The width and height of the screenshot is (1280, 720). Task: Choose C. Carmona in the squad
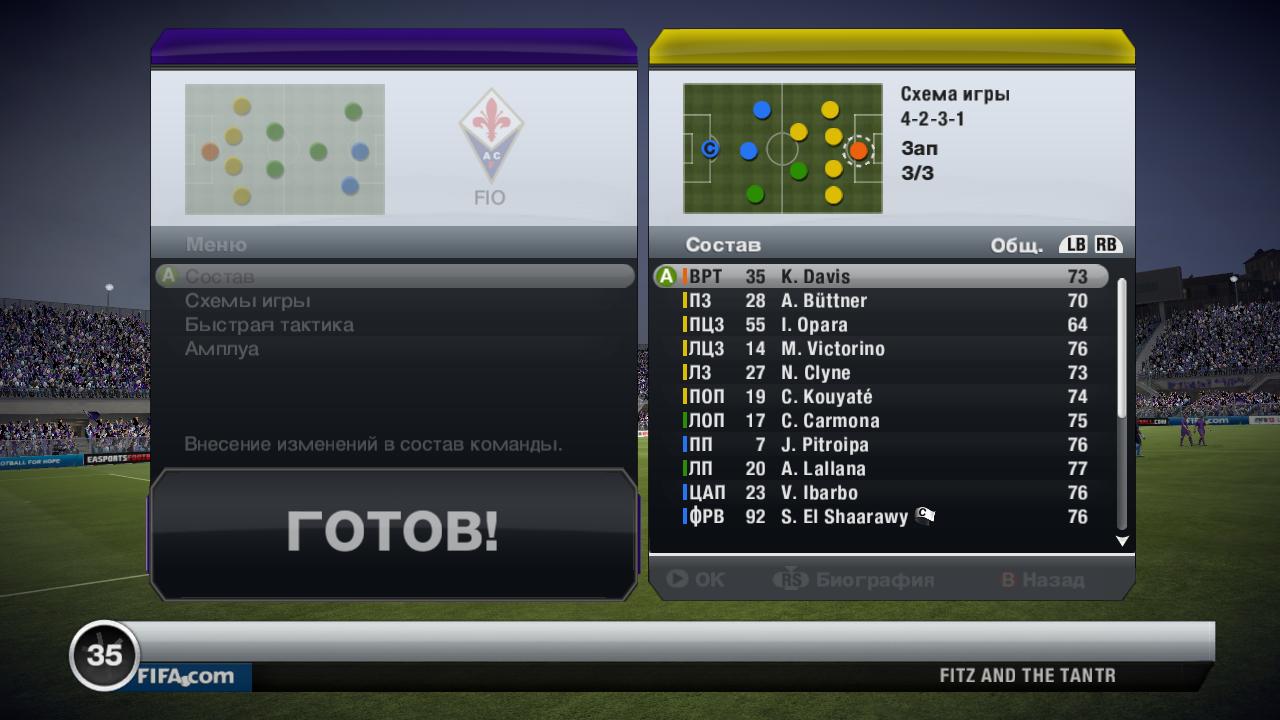tap(880, 420)
